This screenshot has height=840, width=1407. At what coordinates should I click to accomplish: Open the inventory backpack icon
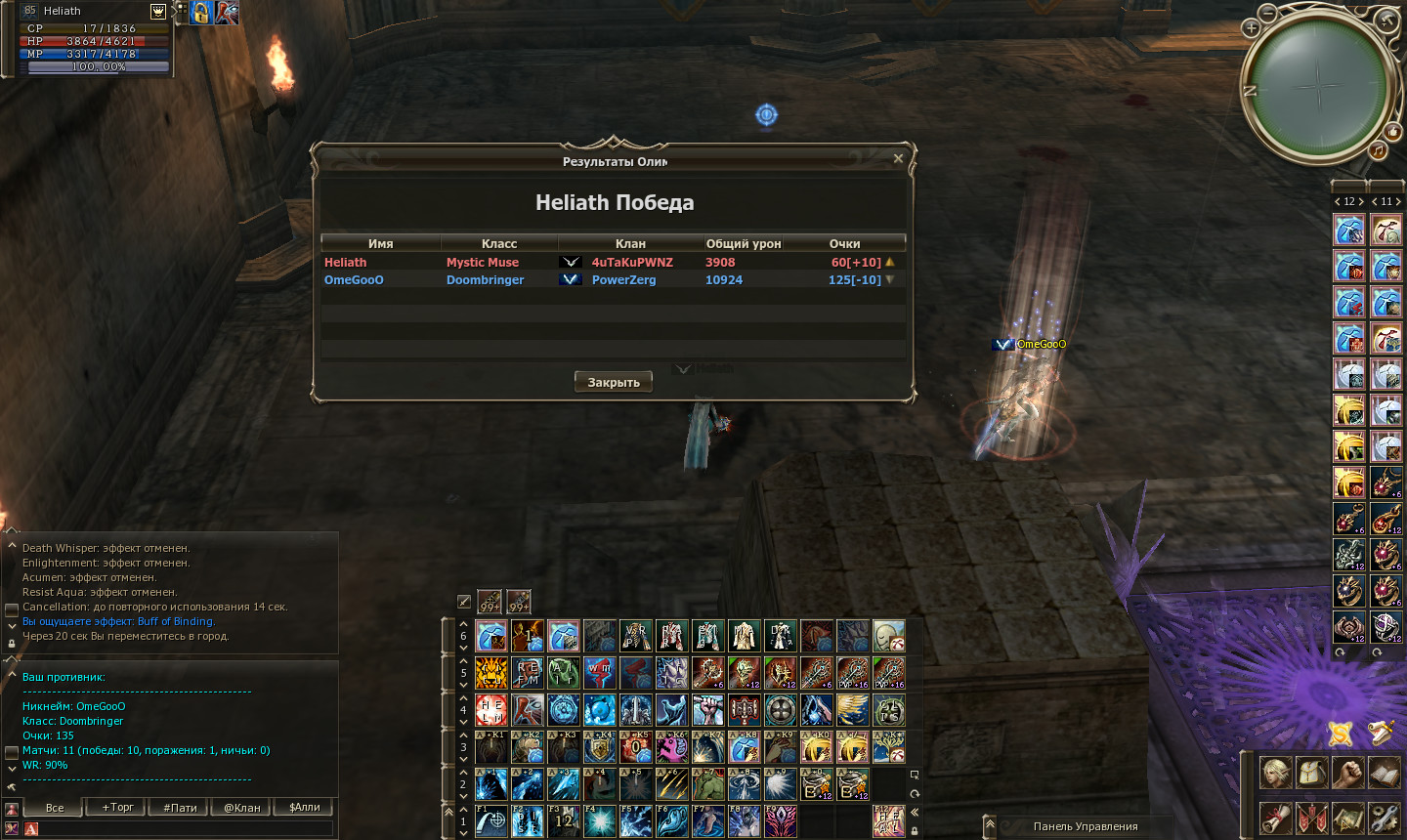[x=1311, y=773]
